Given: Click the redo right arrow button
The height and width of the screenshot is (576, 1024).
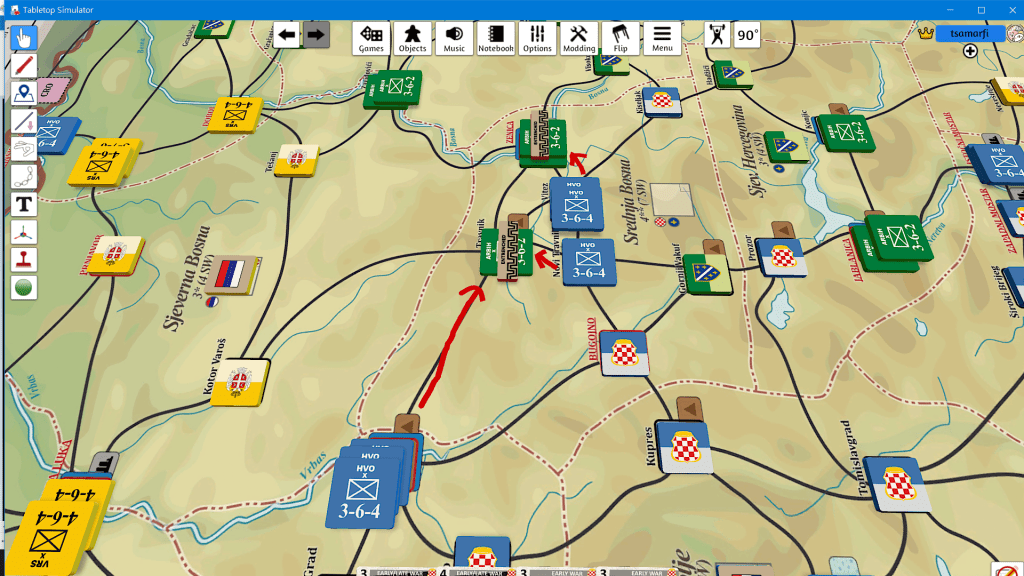Looking at the screenshot, I should tap(316, 36).
